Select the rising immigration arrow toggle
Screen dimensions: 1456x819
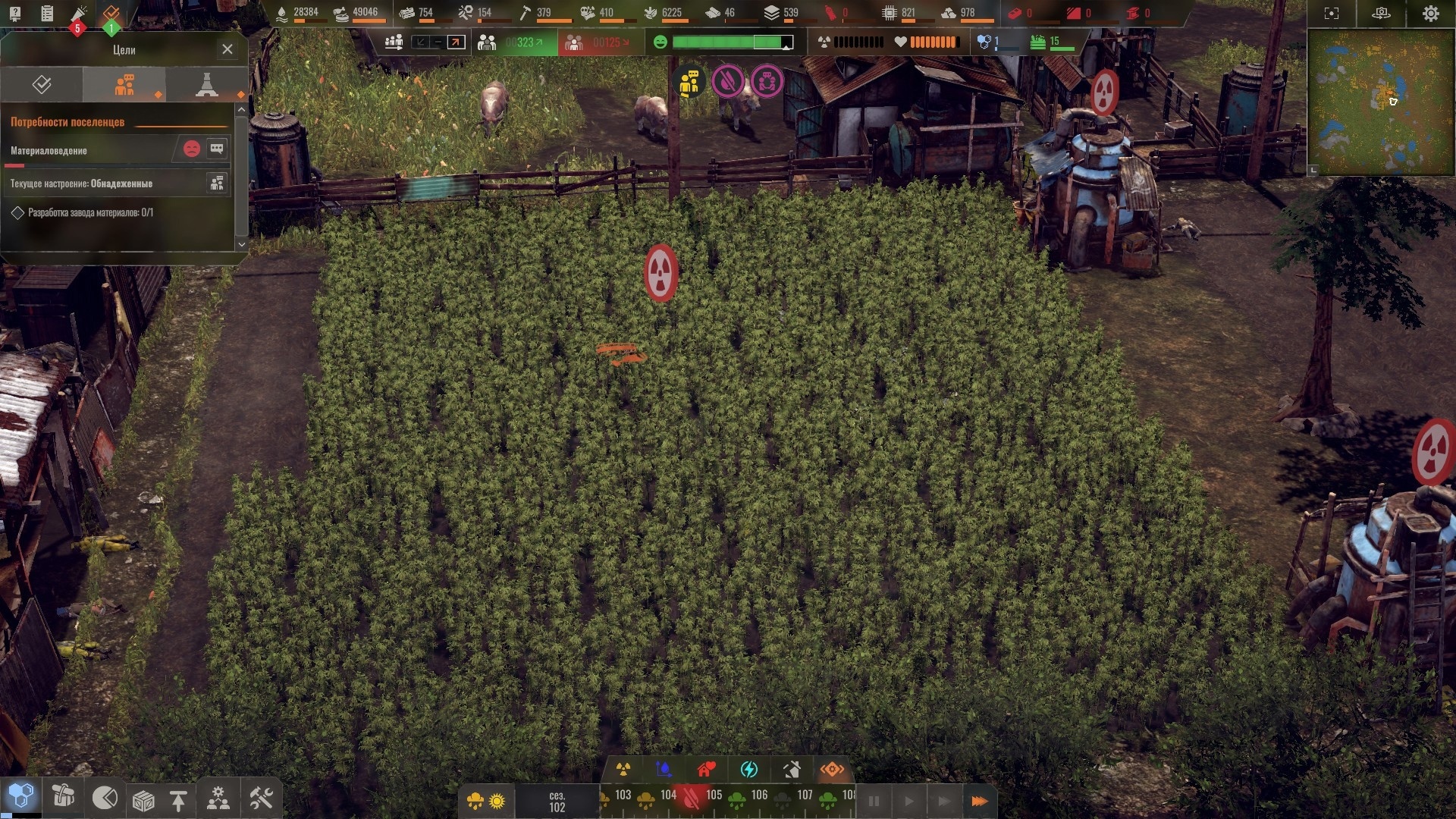456,42
